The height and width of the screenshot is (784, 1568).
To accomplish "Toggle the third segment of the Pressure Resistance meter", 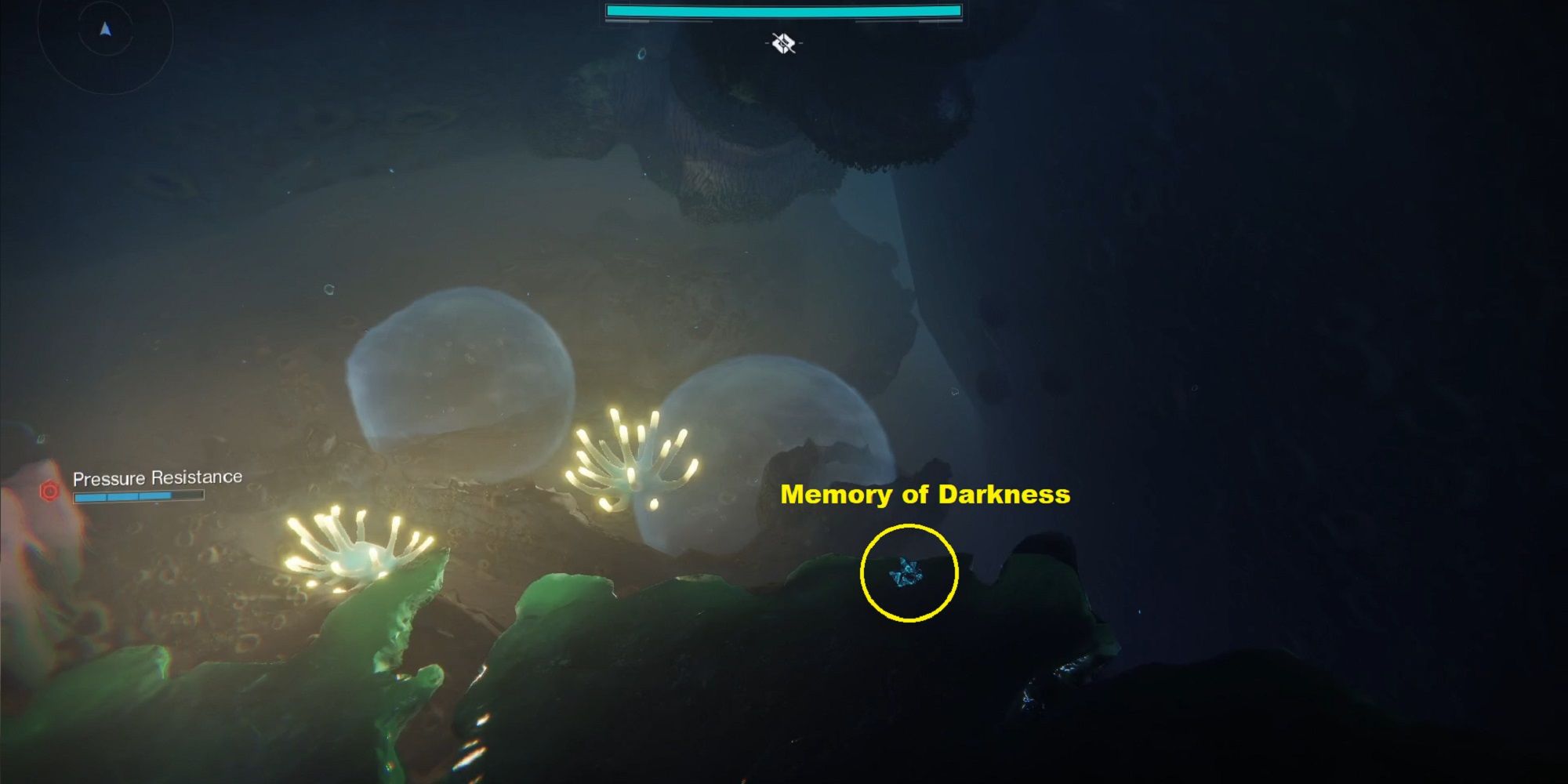I will point(155,496).
